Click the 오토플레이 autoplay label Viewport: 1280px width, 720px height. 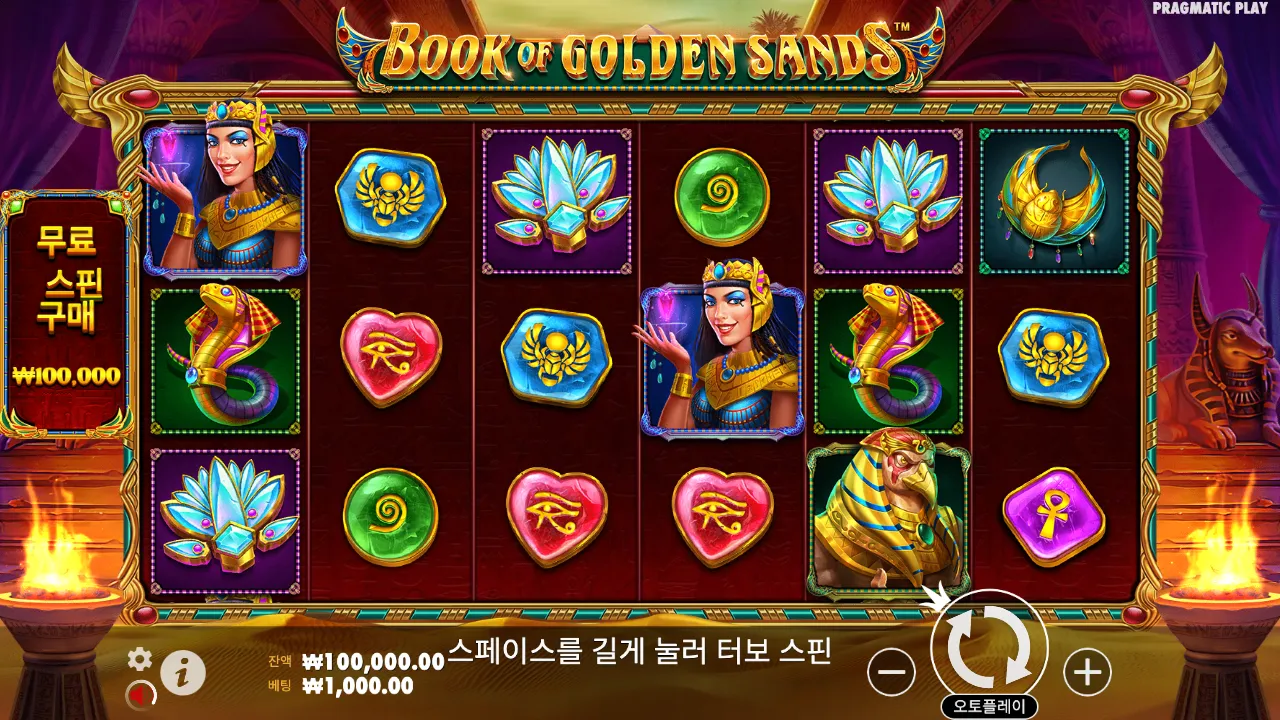(990, 706)
